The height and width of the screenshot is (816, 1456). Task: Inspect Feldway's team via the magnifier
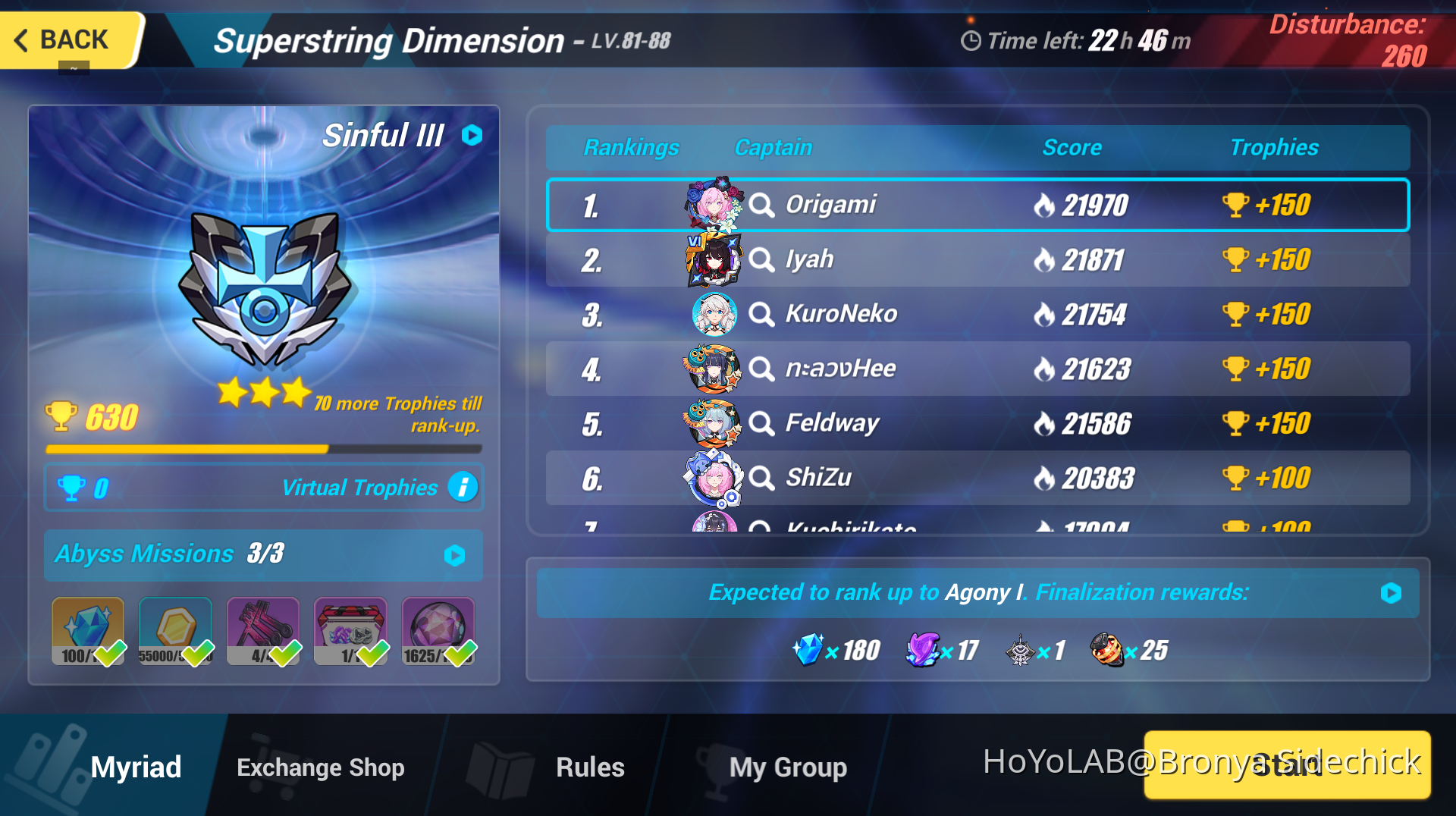(761, 422)
